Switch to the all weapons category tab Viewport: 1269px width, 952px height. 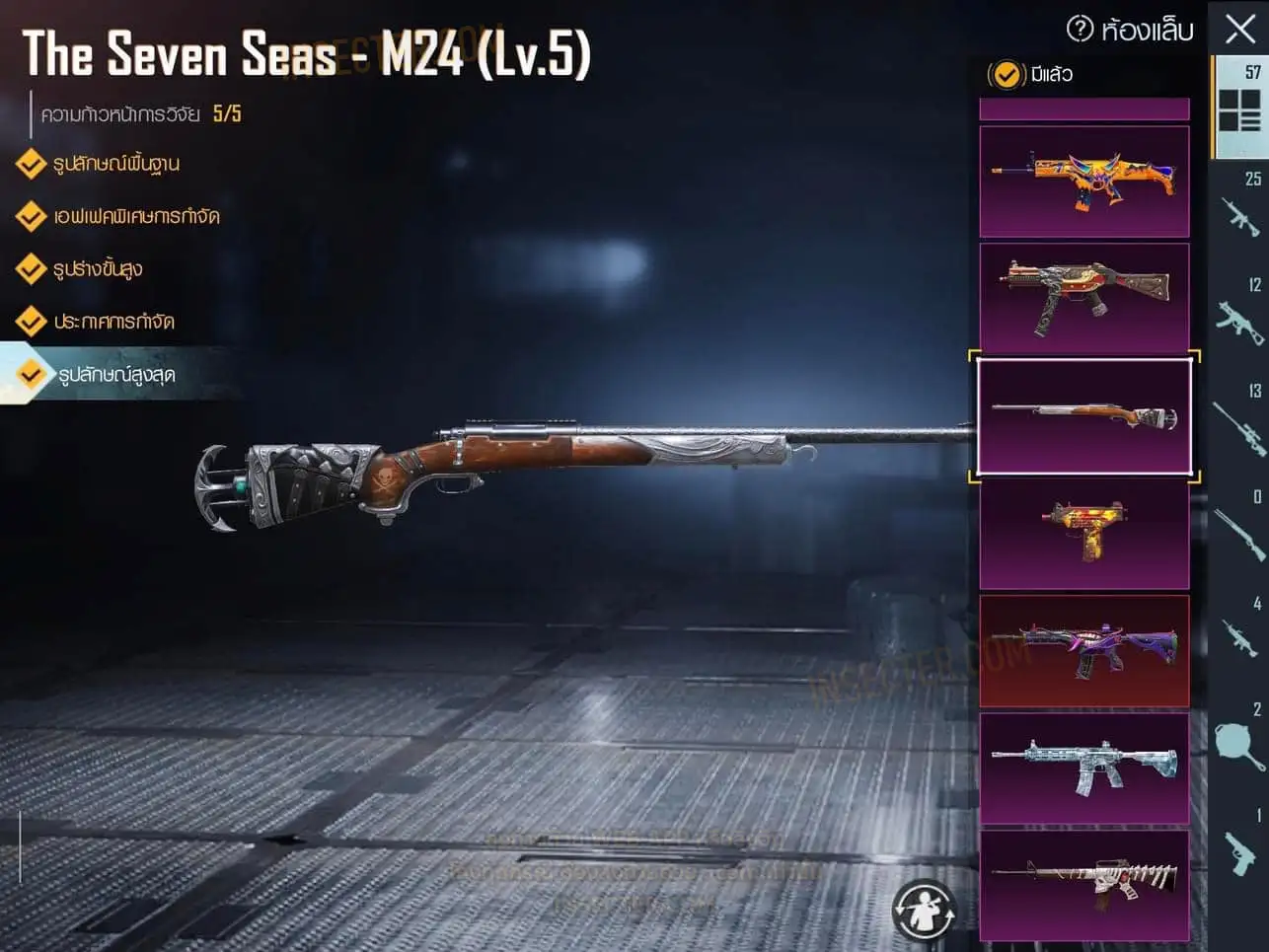[1240, 107]
